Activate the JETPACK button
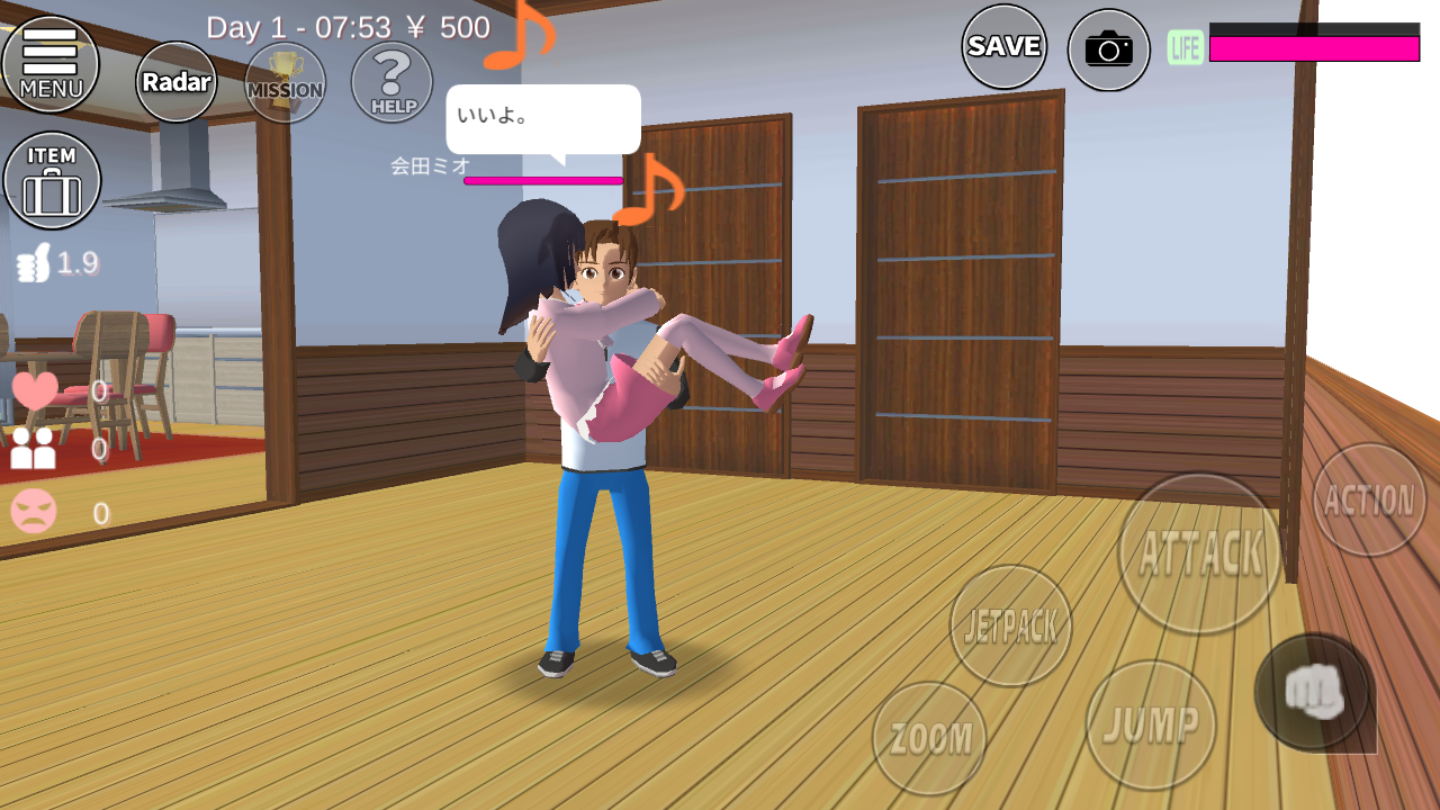The width and height of the screenshot is (1440, 810). 1010,626
